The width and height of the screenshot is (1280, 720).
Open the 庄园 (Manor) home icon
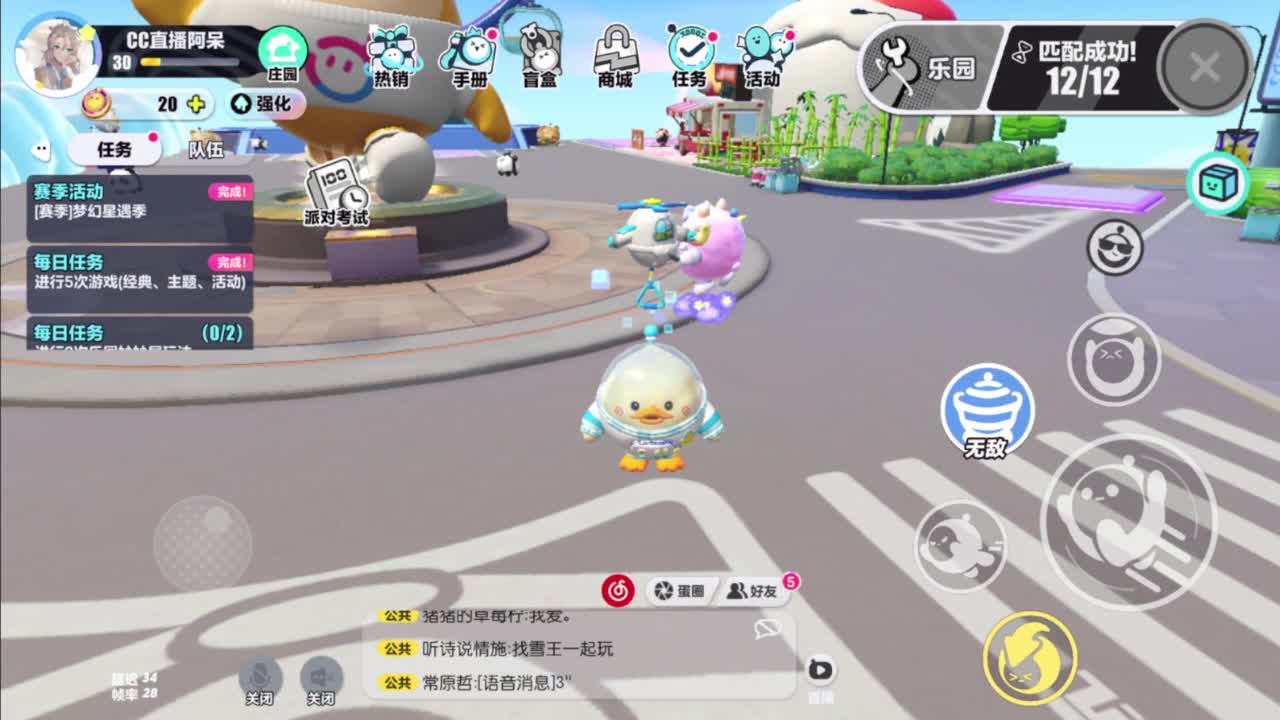[285, 48]
